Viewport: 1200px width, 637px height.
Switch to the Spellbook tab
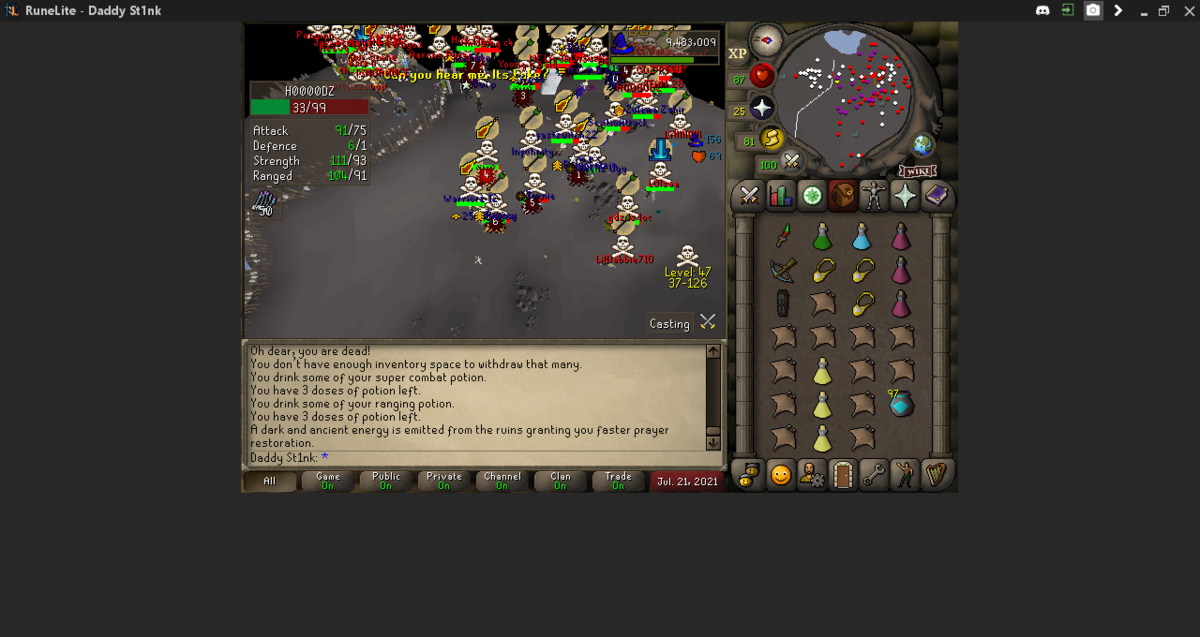(x=936, y=197)
